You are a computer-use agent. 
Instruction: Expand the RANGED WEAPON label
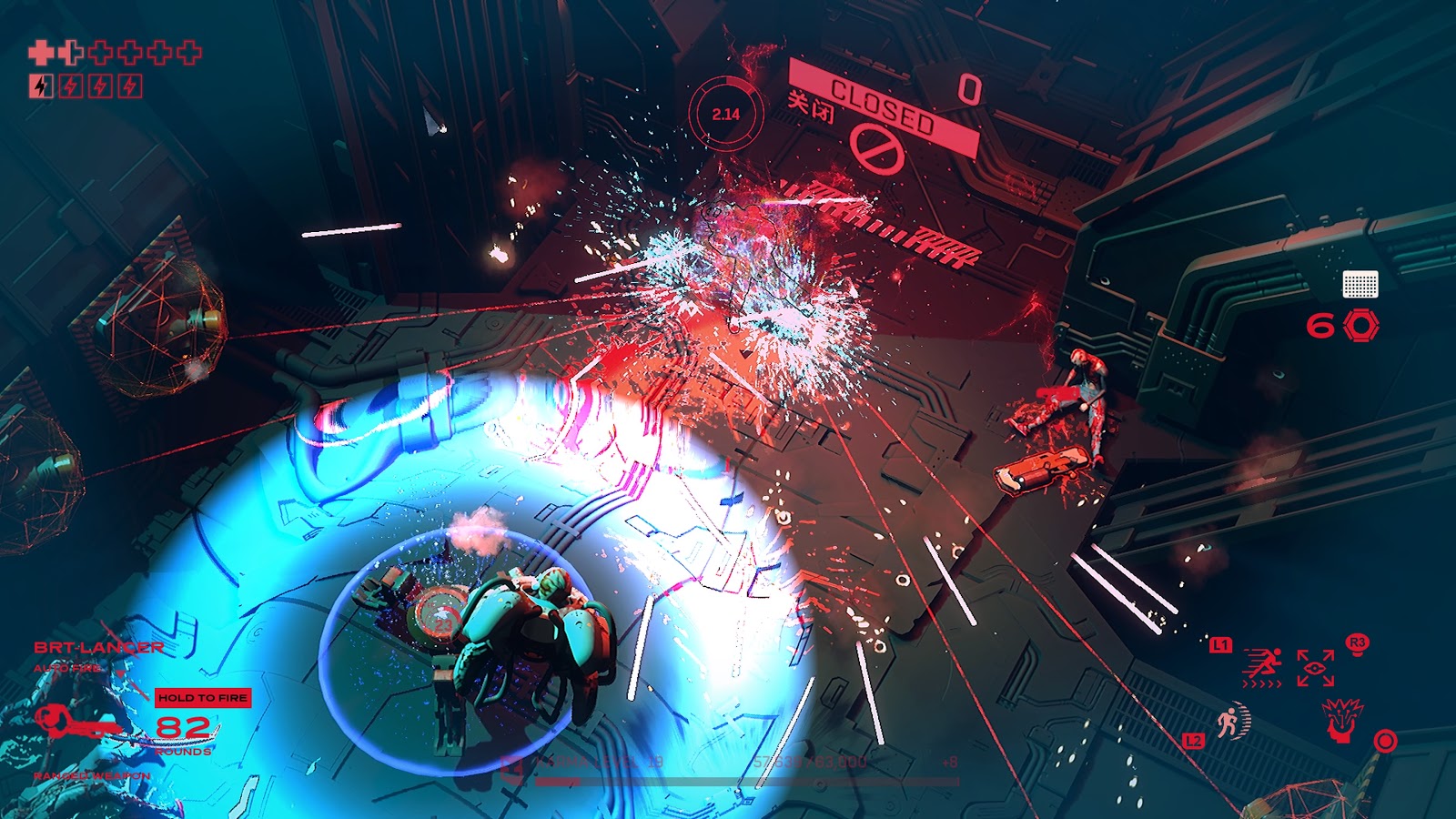coord(91,775)
